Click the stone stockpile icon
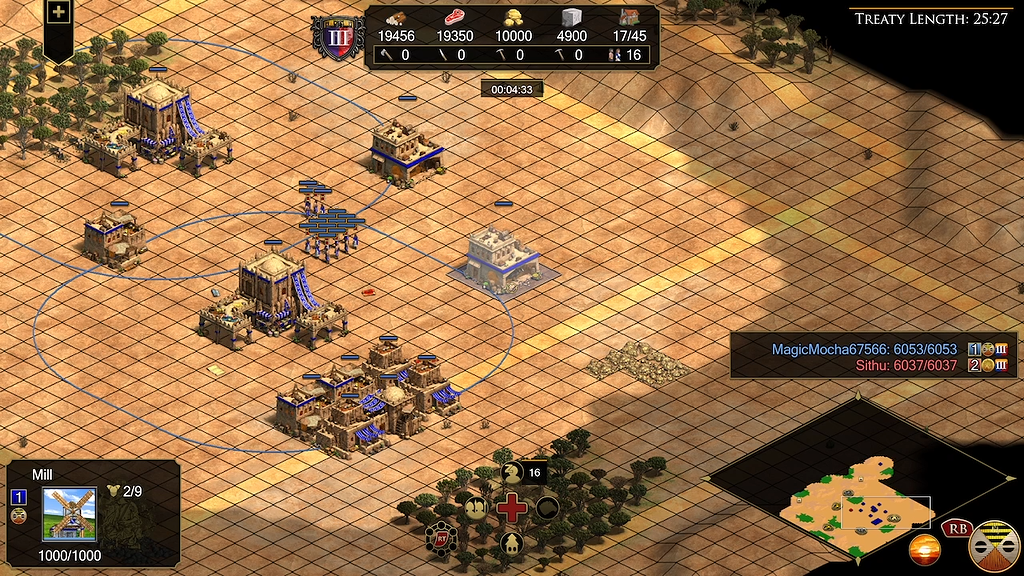Image resolution: width=1024 pixels, height=576 pixels. (x=572, y=17)
